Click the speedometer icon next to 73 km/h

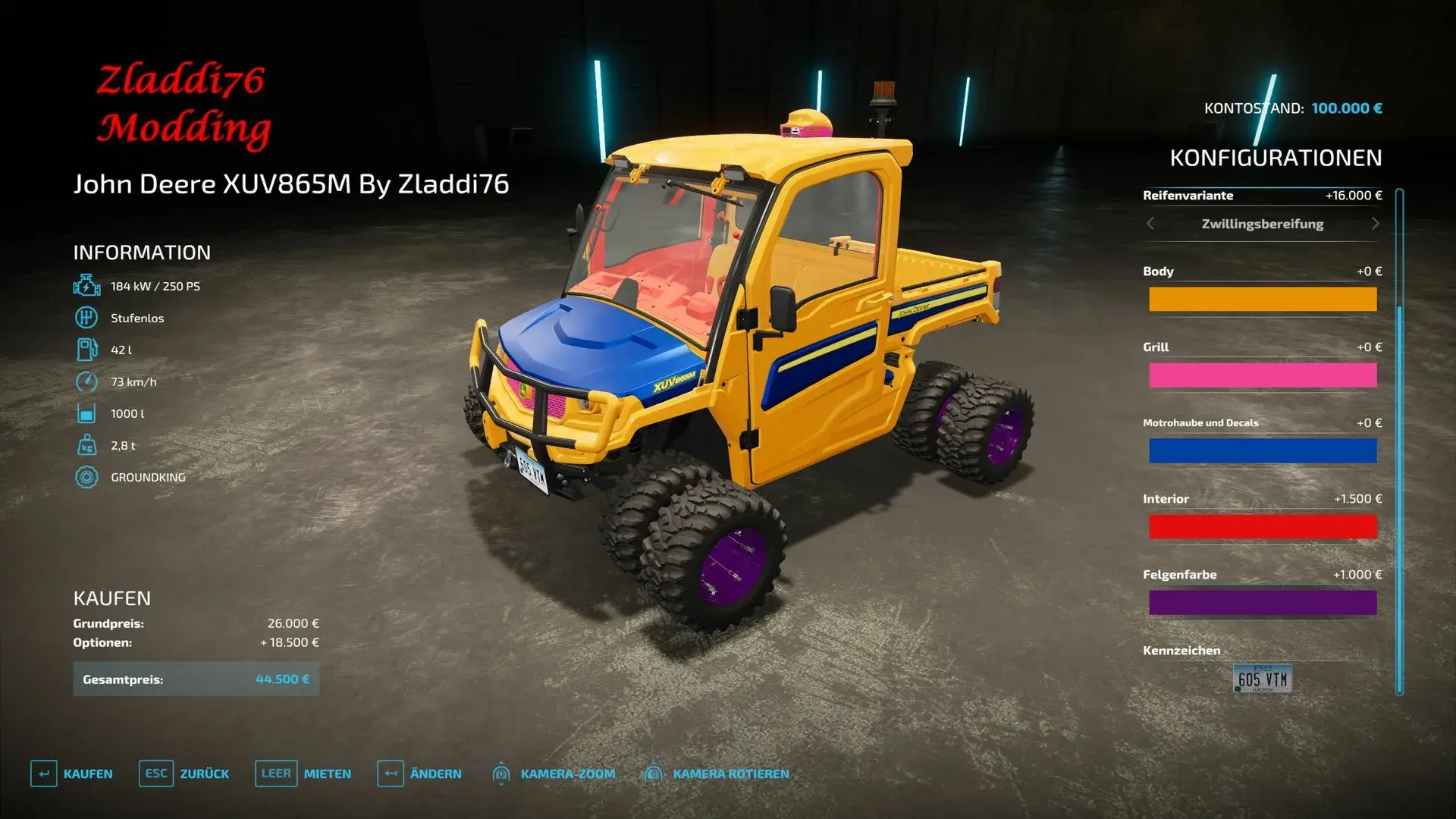[x=86, y=381]
